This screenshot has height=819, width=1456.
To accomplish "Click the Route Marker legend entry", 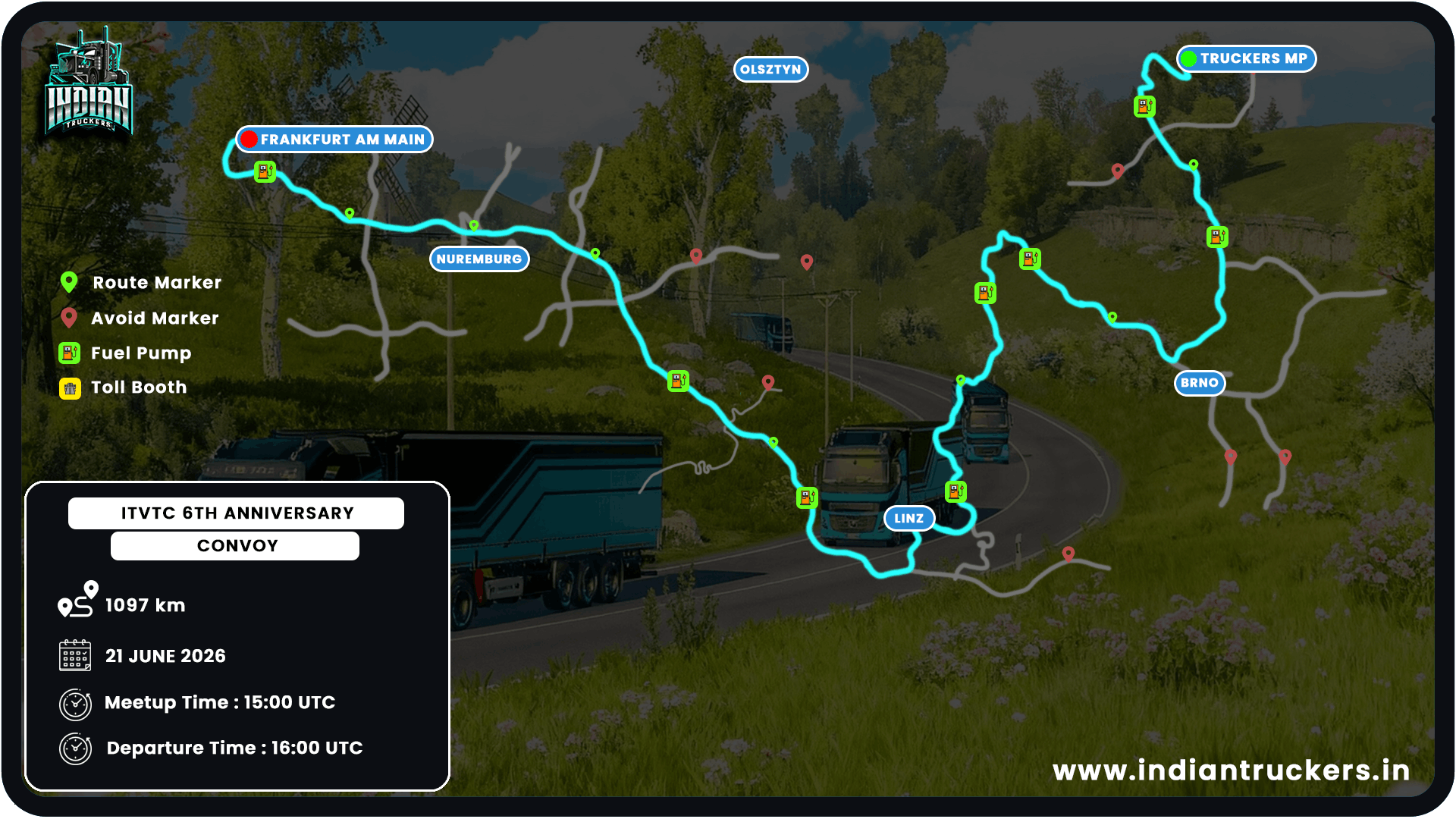I will (x=141, y=283).
